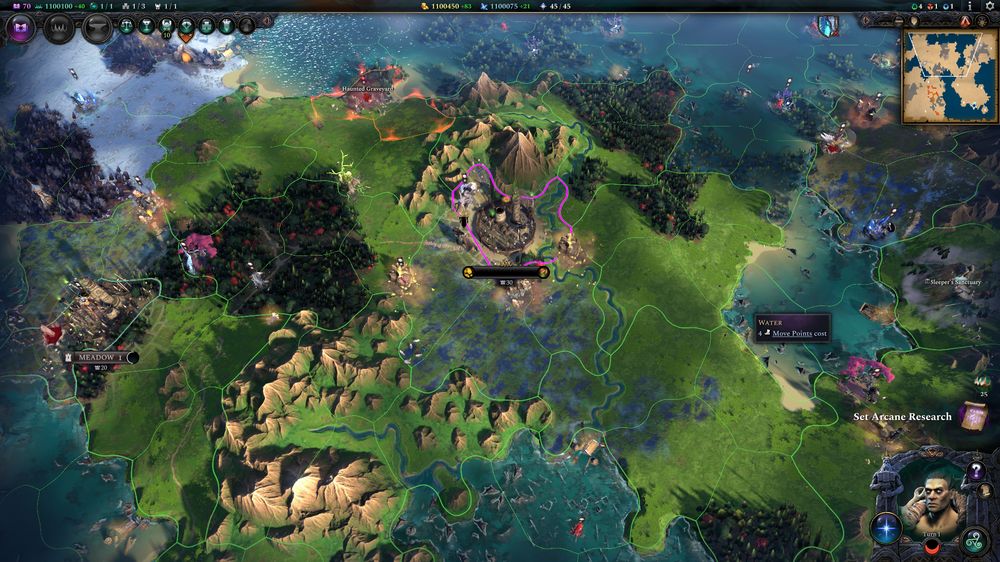Select the Meadow city label
This screenshot has width=1000, height=562.
(x=99, y=357)
